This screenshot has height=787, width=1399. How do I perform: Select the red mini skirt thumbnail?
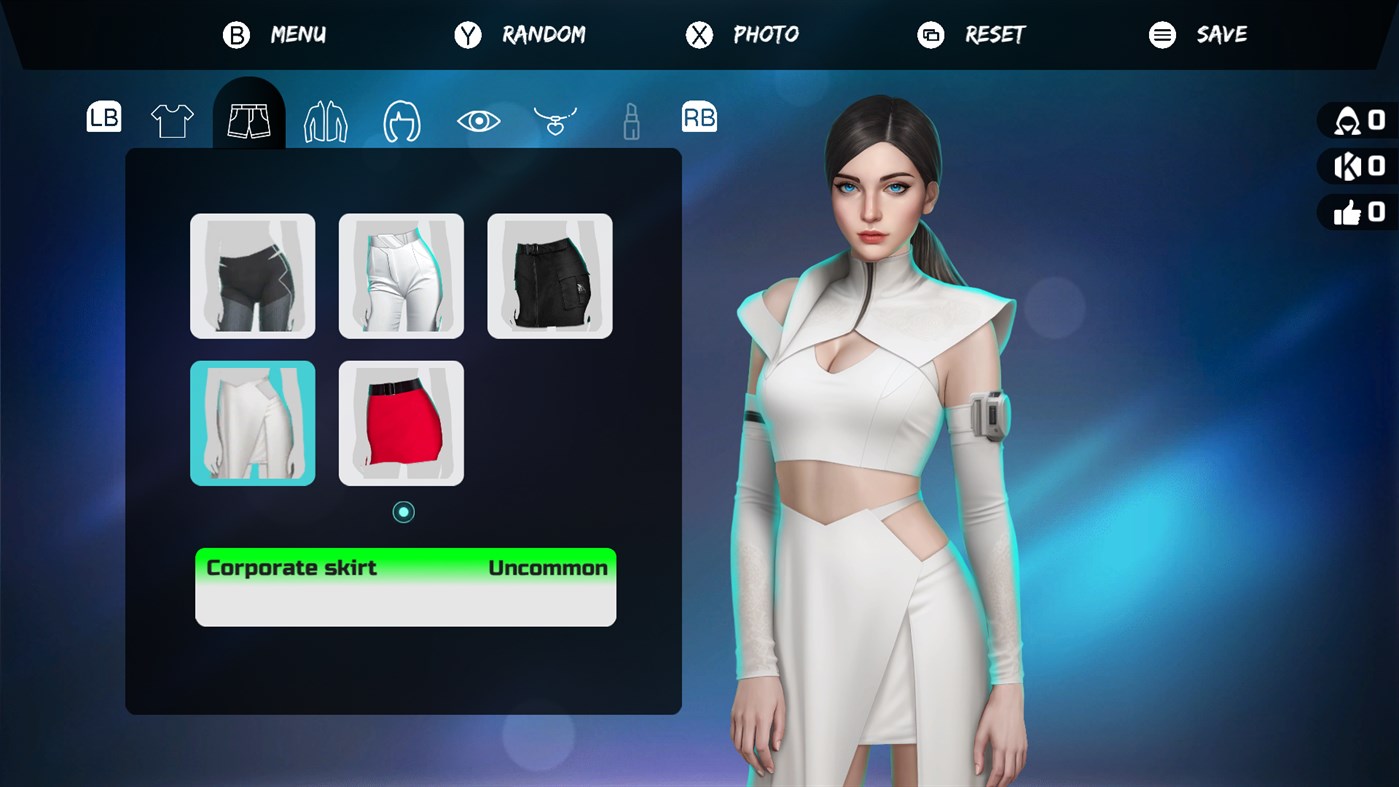coord(401,423)
